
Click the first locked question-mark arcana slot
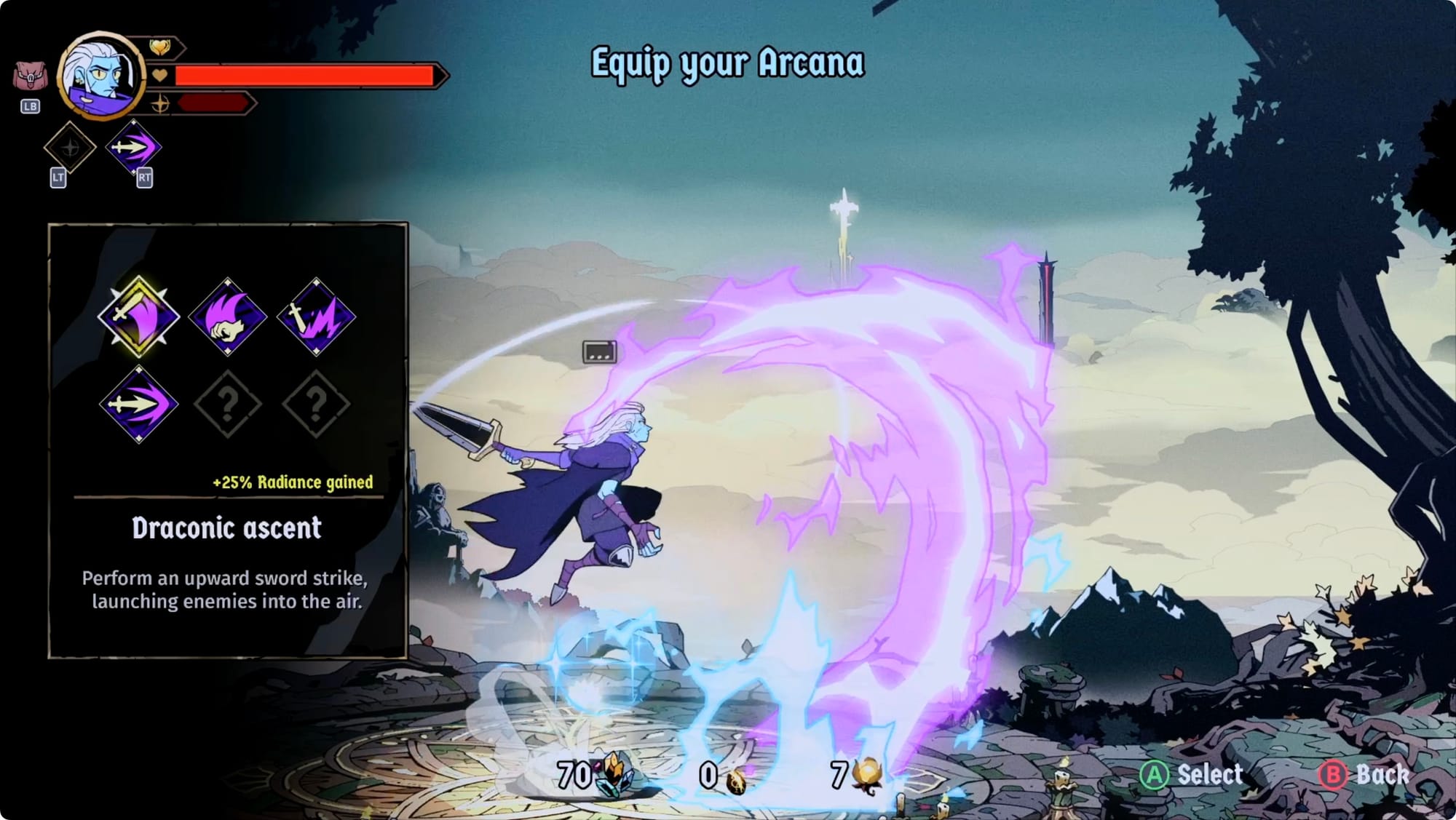pyautogui.click(x=227, y=402)
